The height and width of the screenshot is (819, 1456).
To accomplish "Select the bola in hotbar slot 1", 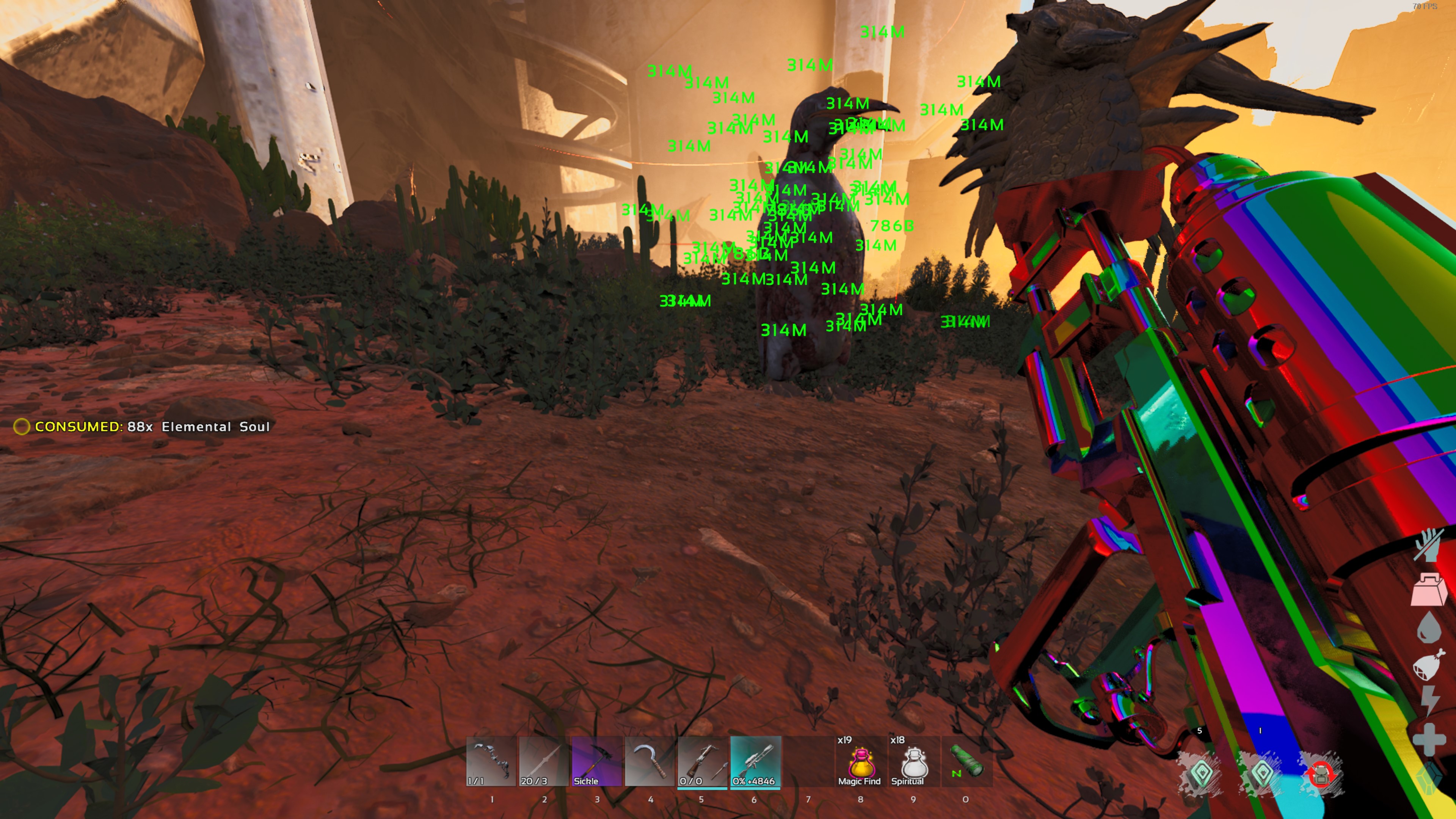I will 491,760.
